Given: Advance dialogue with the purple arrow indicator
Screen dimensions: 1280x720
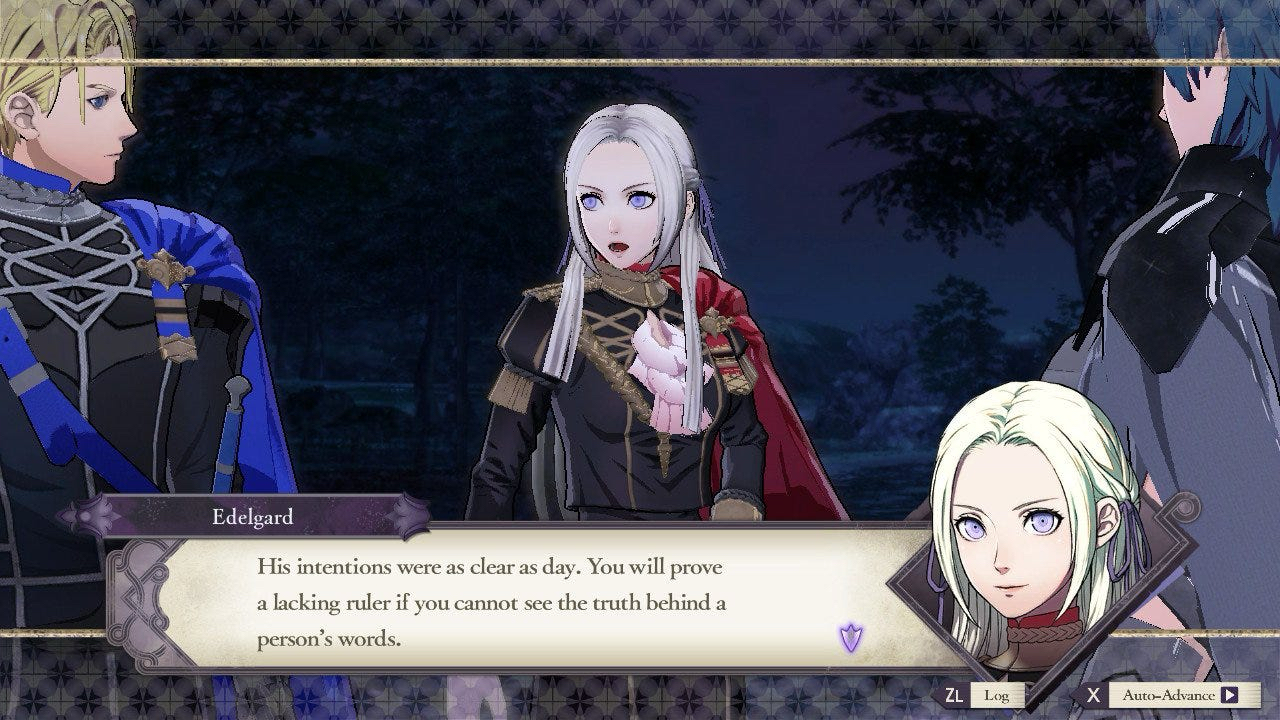Looking at the screenshot, I should tap(850, 637).
